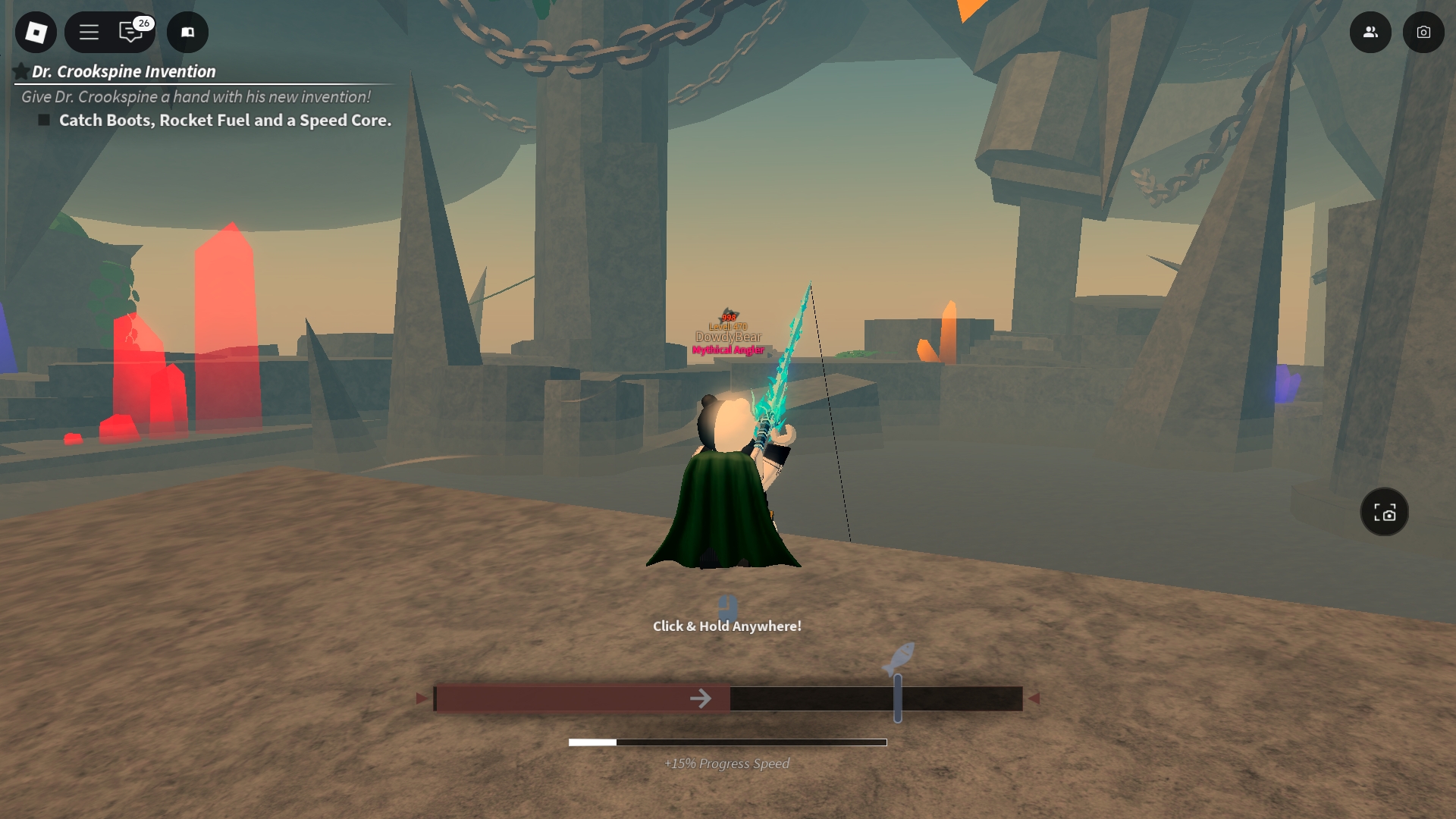The image size is (1456, 819).
Task: Toggle the star beside Dr. Crookspine Invention
Action: point(21,70)
